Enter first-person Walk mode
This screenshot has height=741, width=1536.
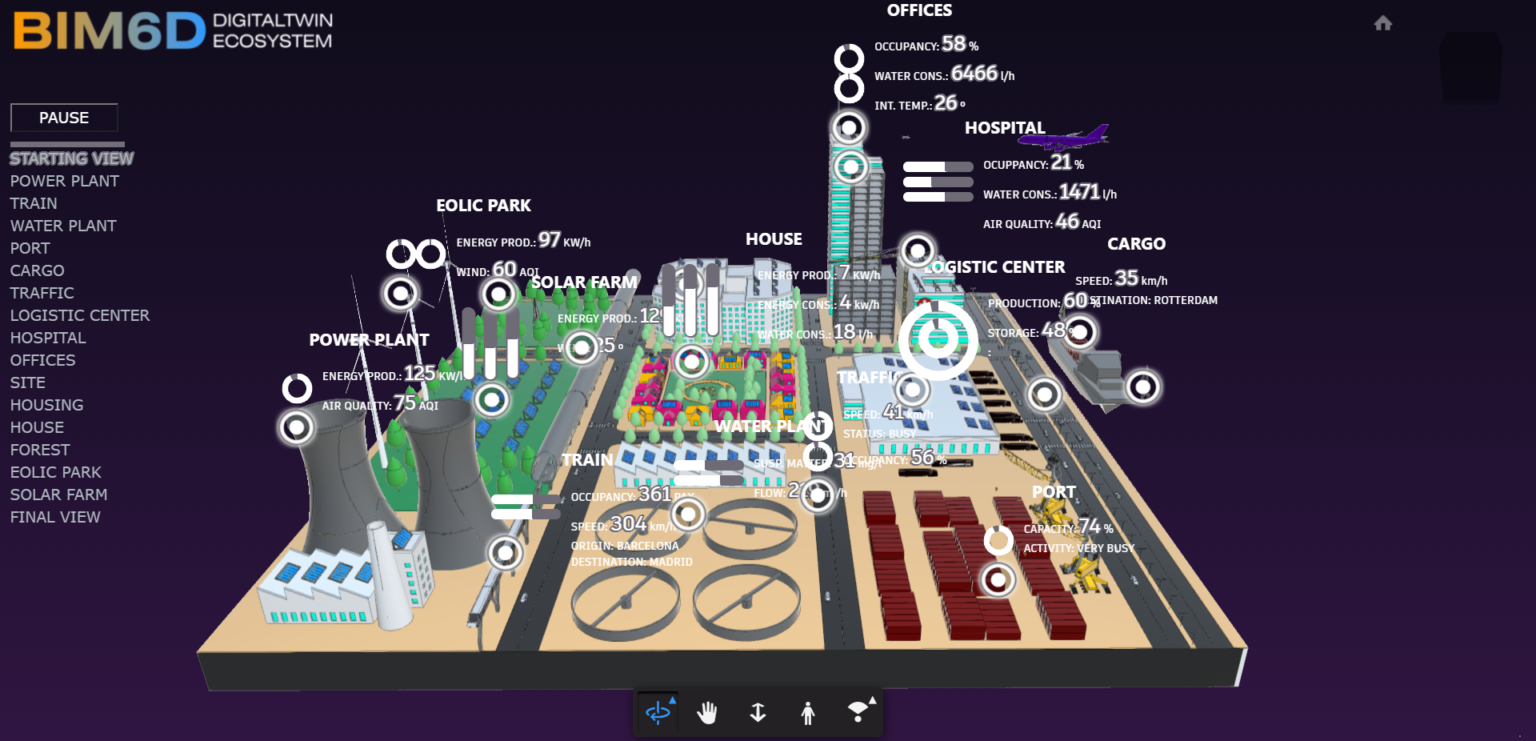point(807,713)
